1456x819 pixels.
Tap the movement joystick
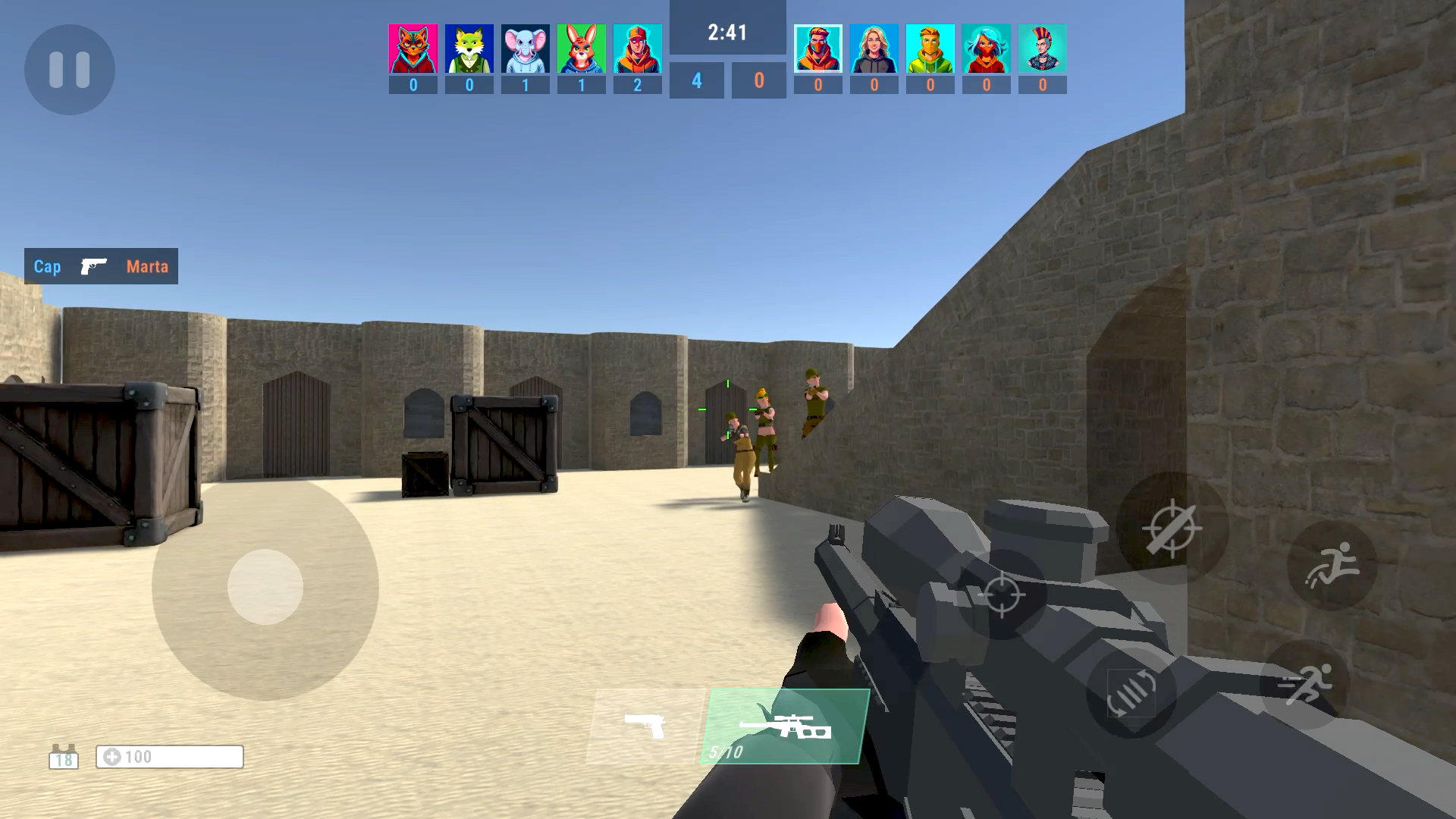point(265,585)
